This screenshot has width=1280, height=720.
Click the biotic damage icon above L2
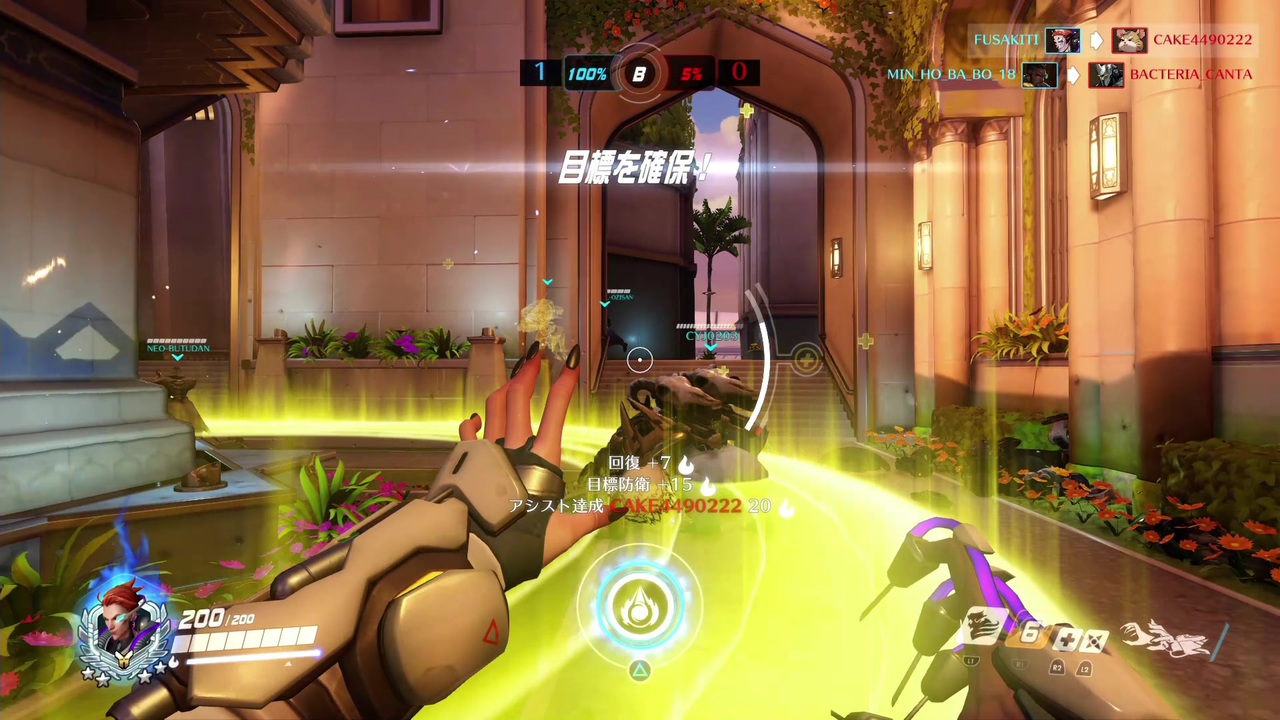[x=1095, y=638]
